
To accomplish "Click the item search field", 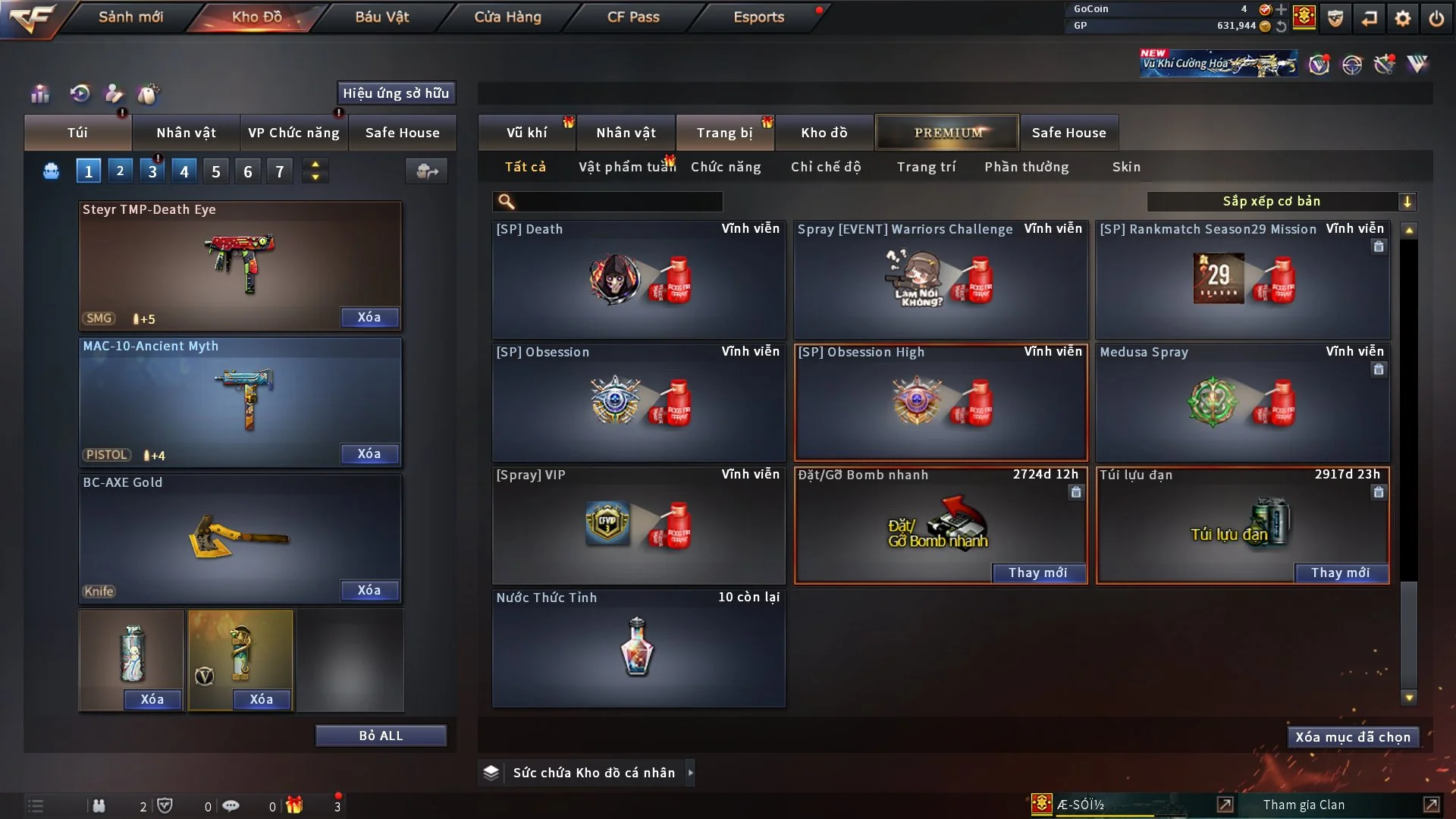I will (618, 202).
